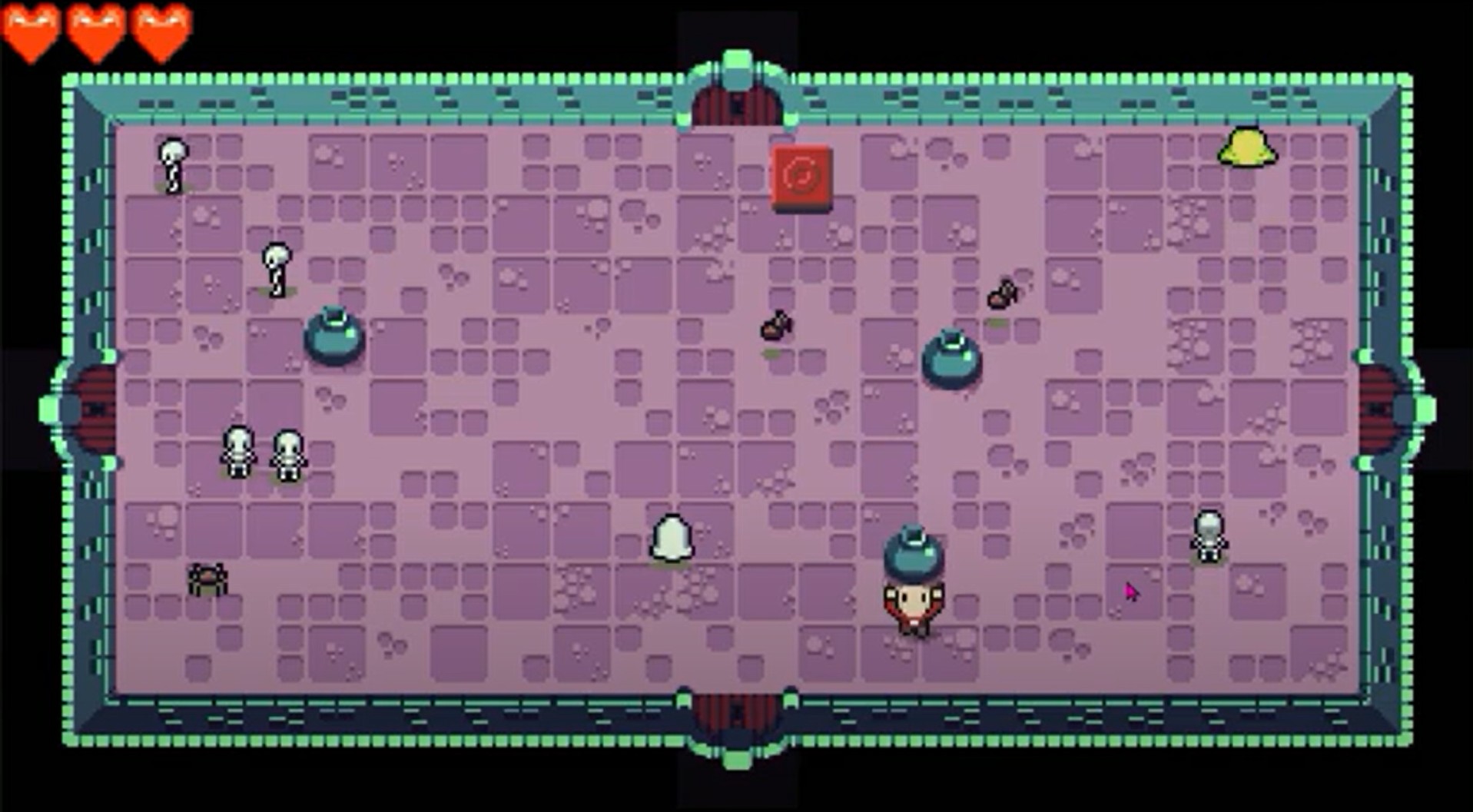Select the player character wearing the blue hat

pos(914,595)
